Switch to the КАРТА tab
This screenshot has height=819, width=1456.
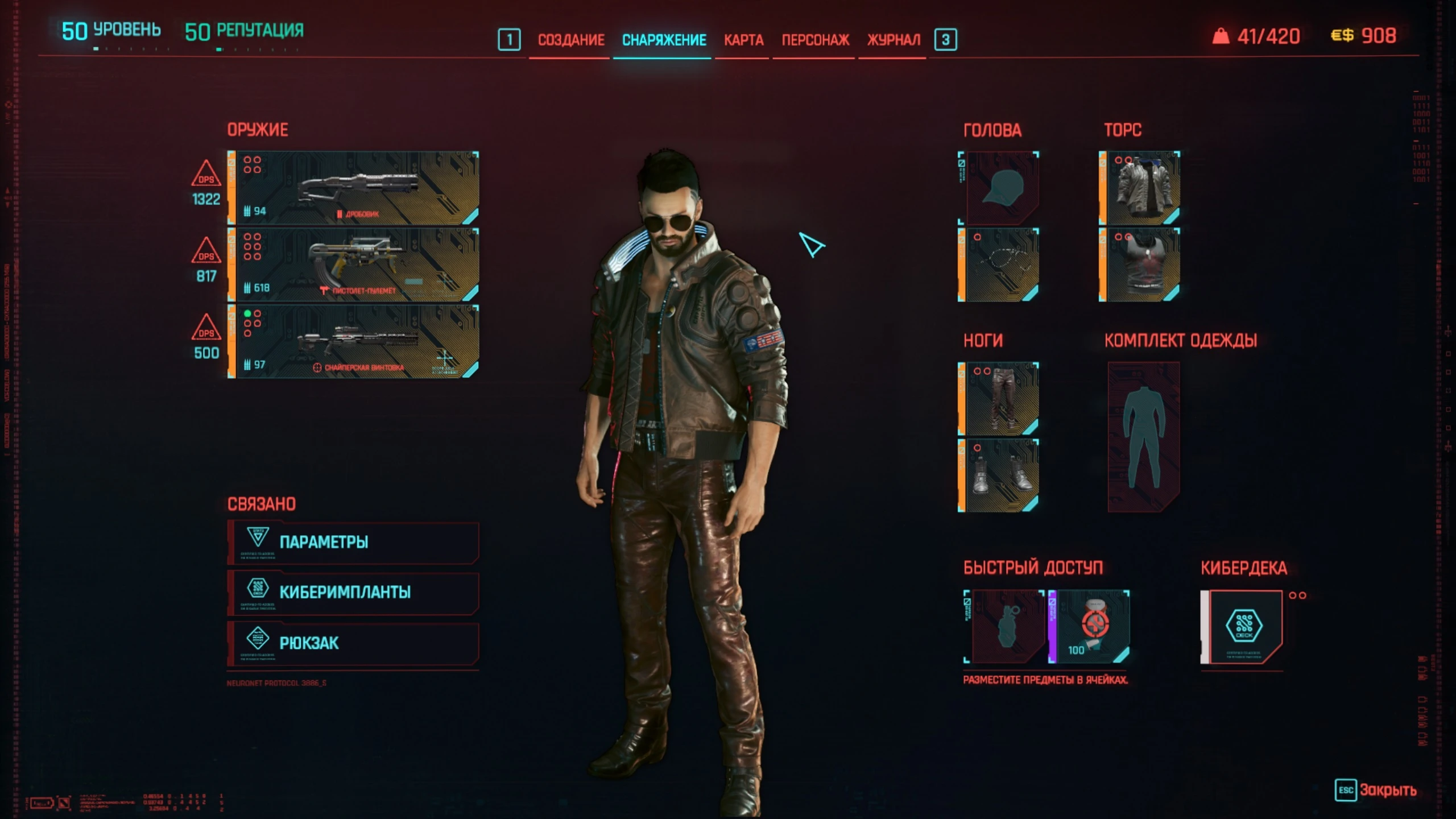tap(743, 40)
